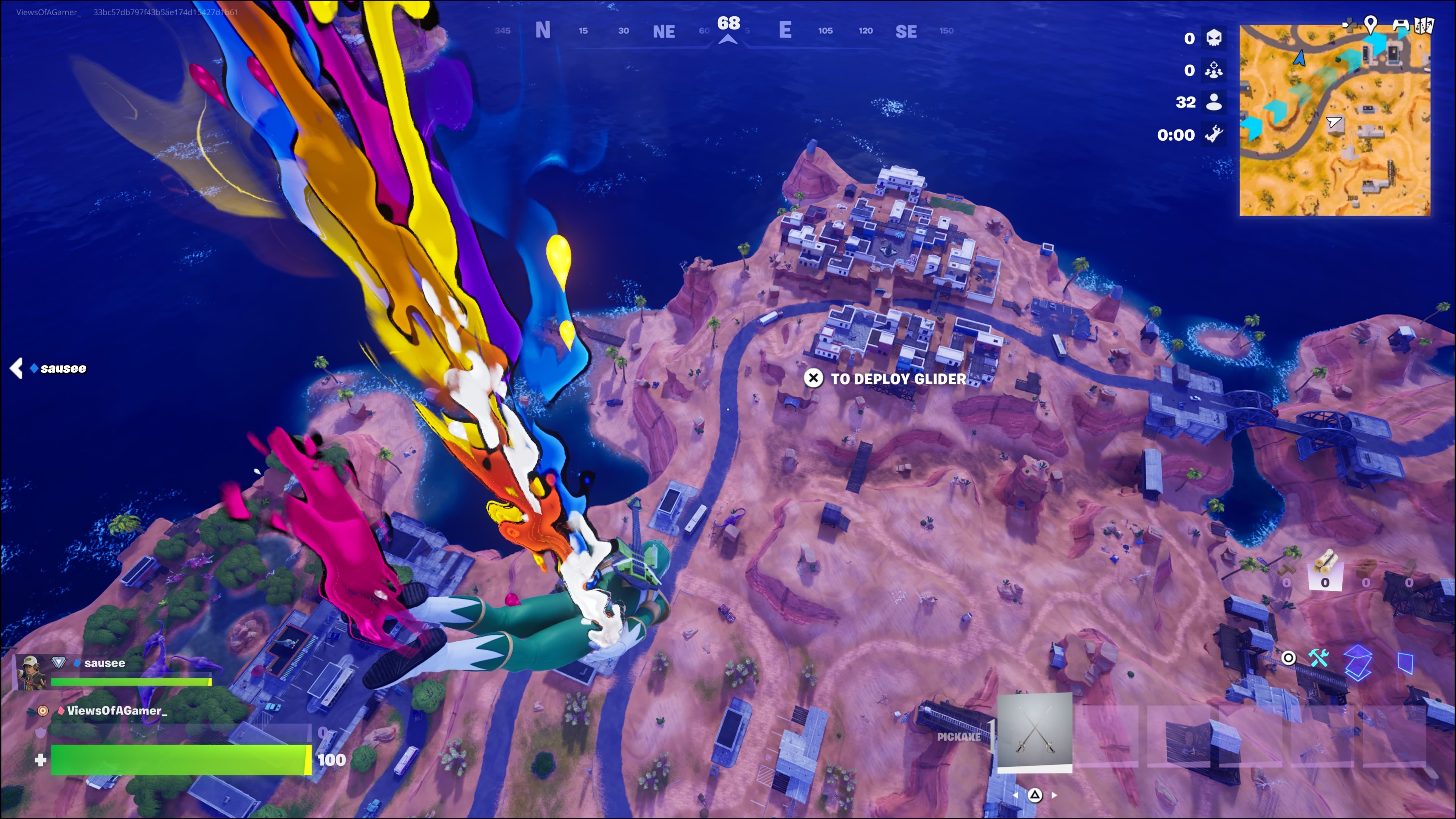Activate the hammer and wrench build icon
Viewport: 1456px width, 819px height.
[x=1319, y=658]
